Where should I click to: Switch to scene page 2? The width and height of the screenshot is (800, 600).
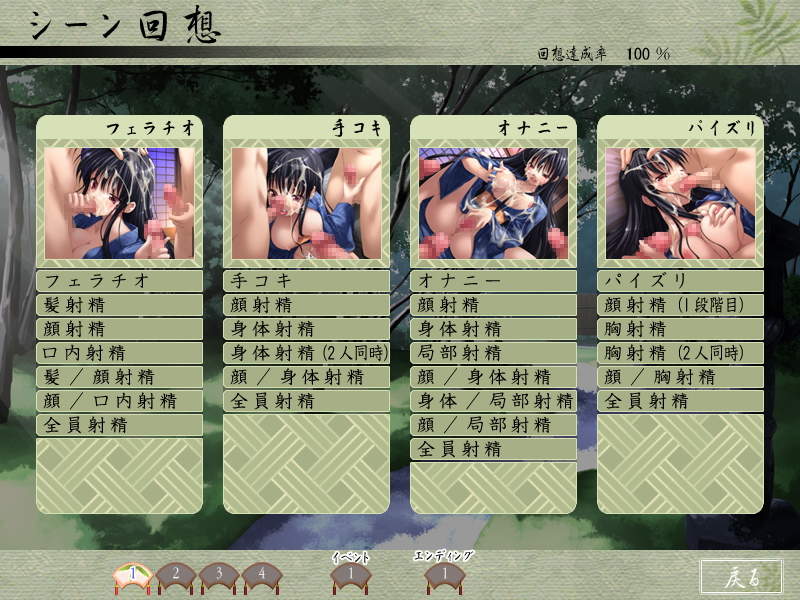tap(174, 574)
